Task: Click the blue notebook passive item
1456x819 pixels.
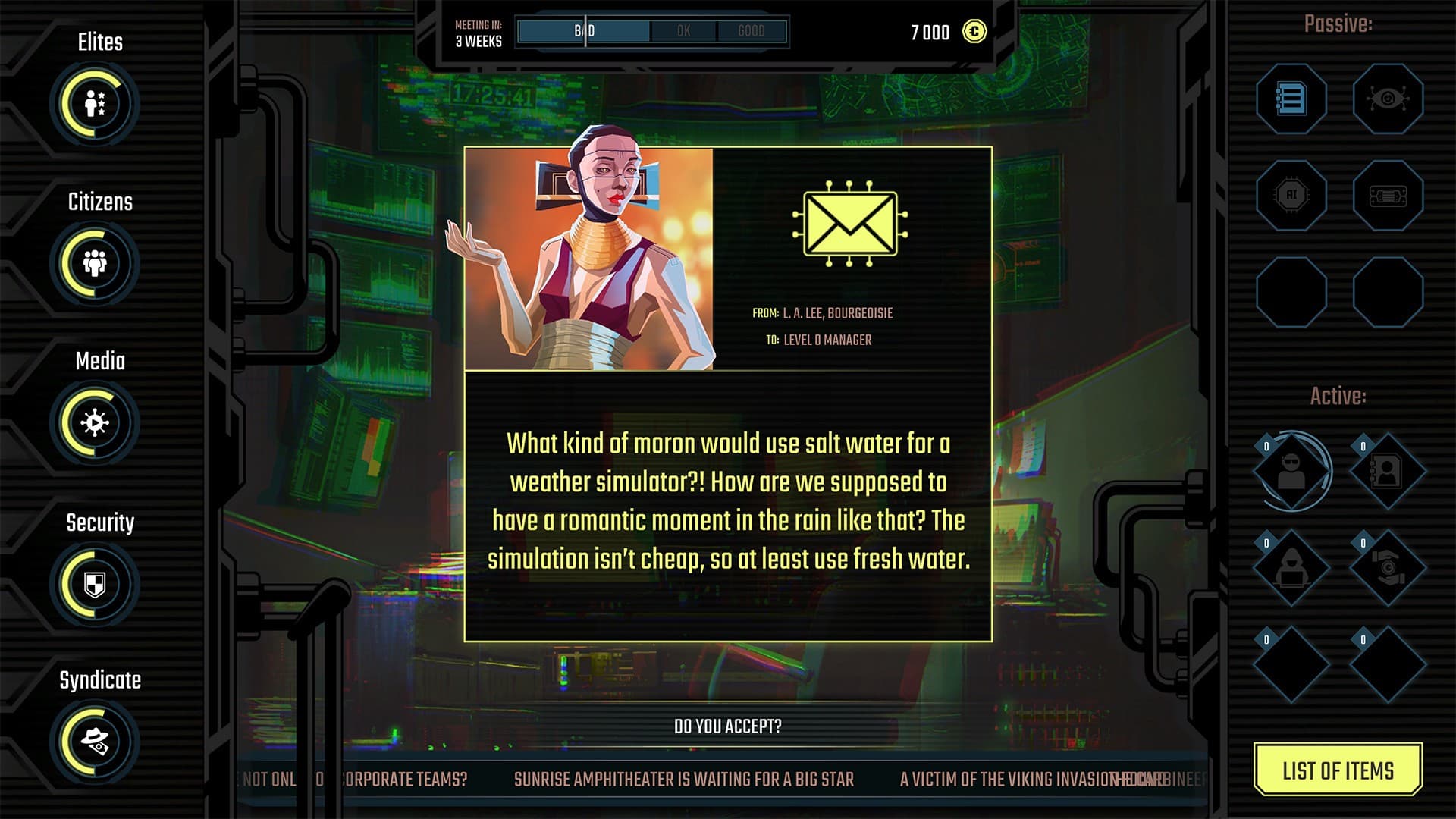Action: 1291,99
